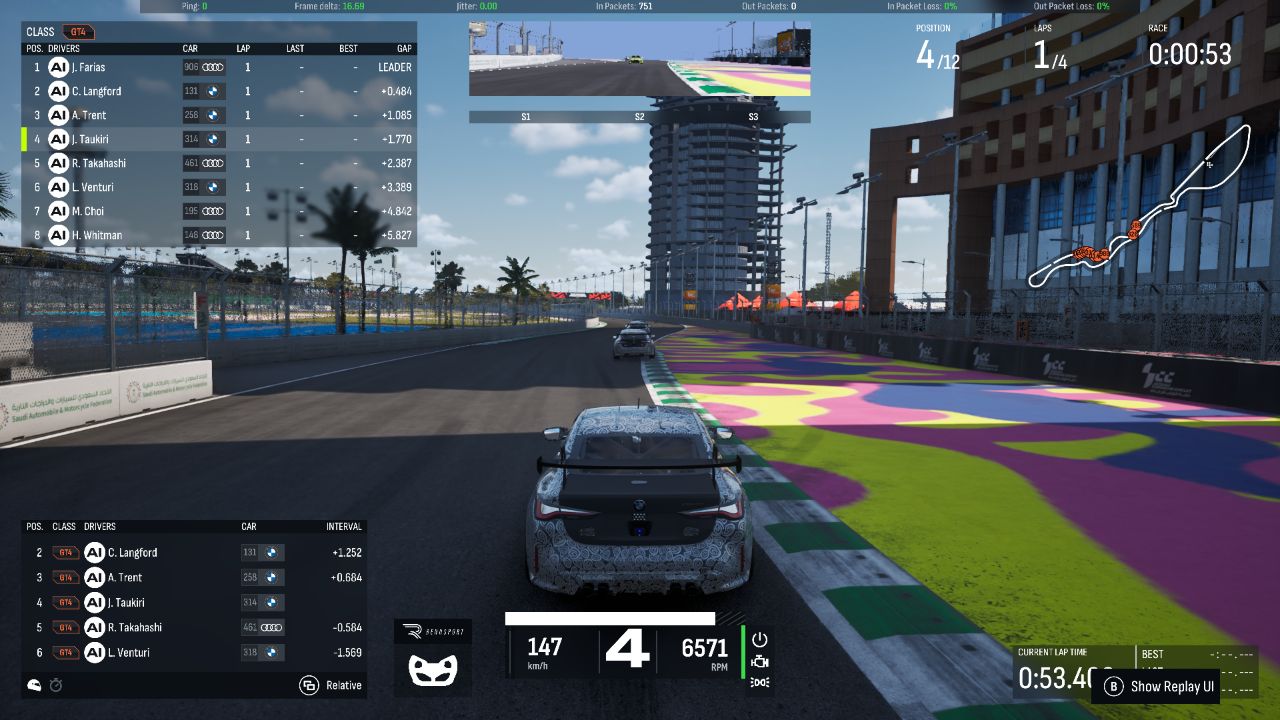Toggle the Relative interval mode

coord(331,685)
